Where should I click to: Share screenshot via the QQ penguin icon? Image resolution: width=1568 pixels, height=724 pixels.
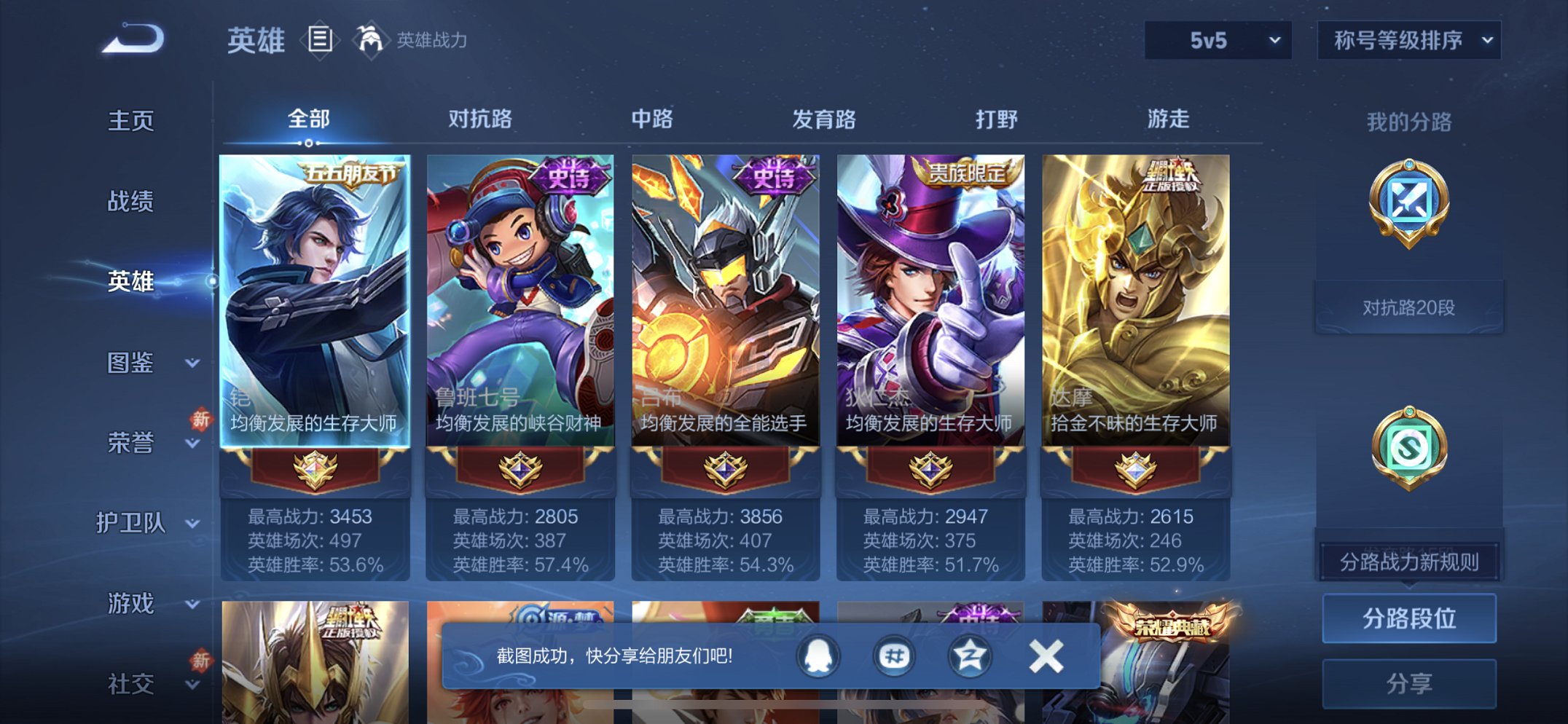(818, 654)
